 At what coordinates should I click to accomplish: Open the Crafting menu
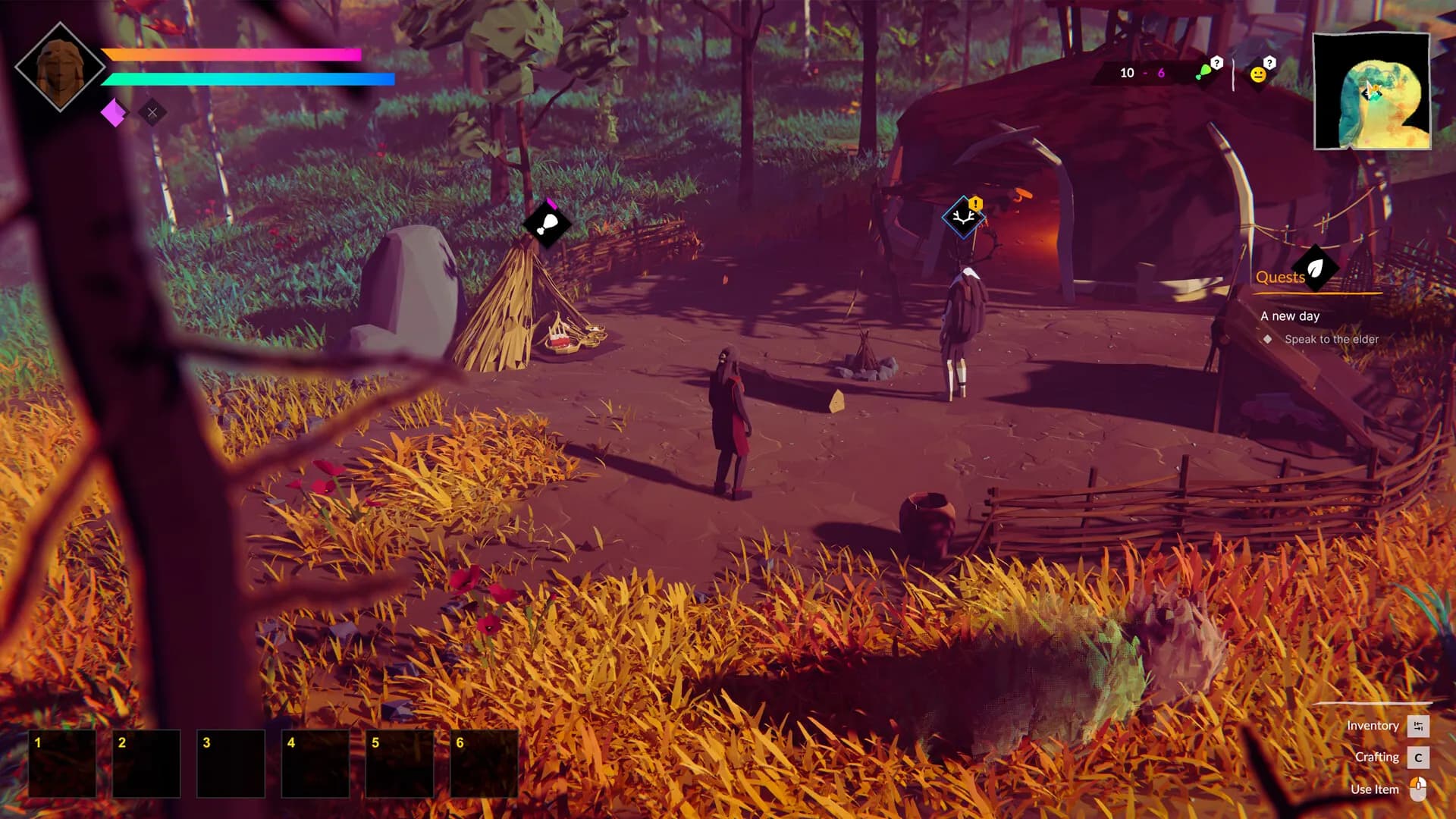tap(1378, 757)
